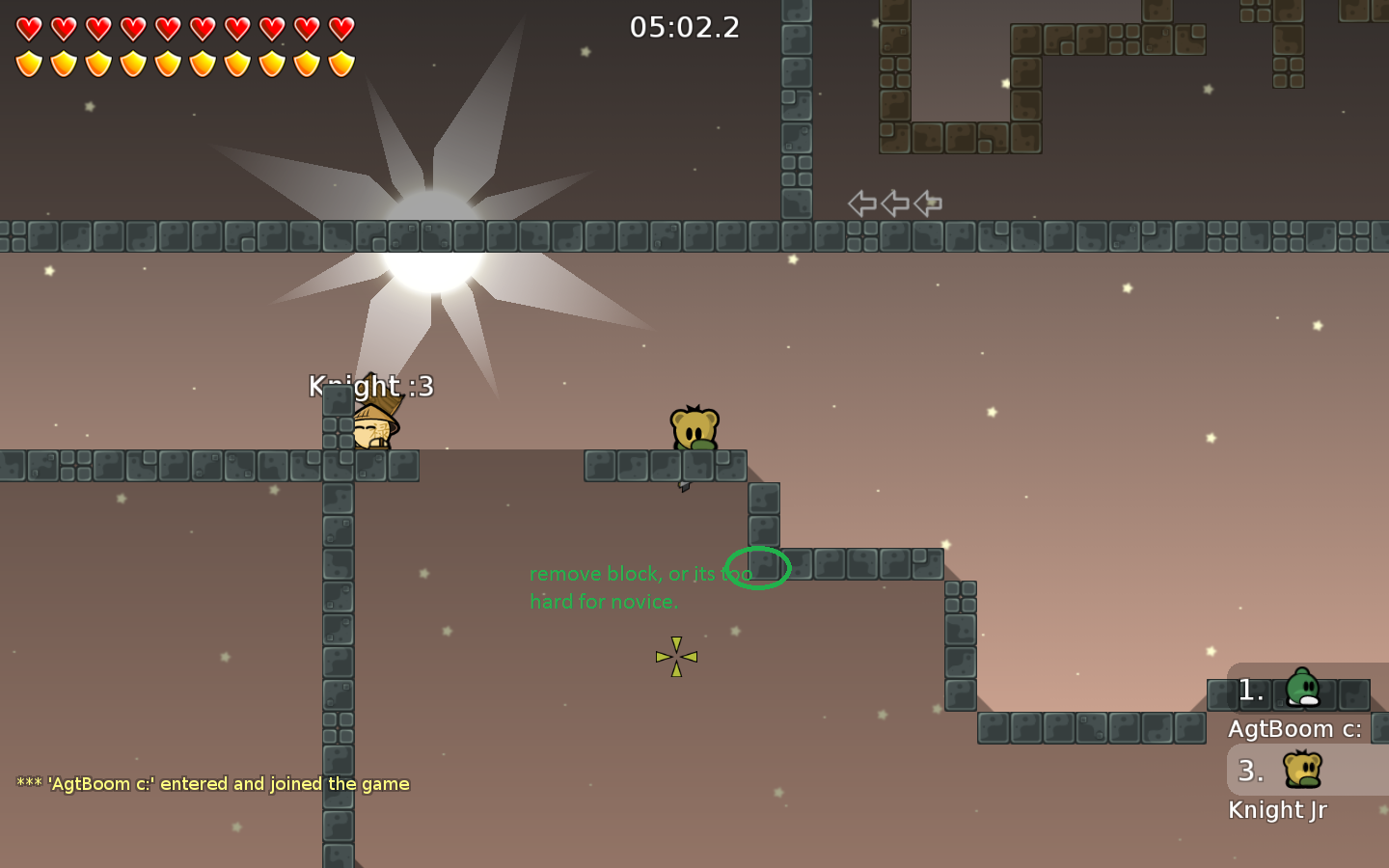Screen dimensions: 1389x868
Task: Select the final shield icon in armor row
Action: 340,64
